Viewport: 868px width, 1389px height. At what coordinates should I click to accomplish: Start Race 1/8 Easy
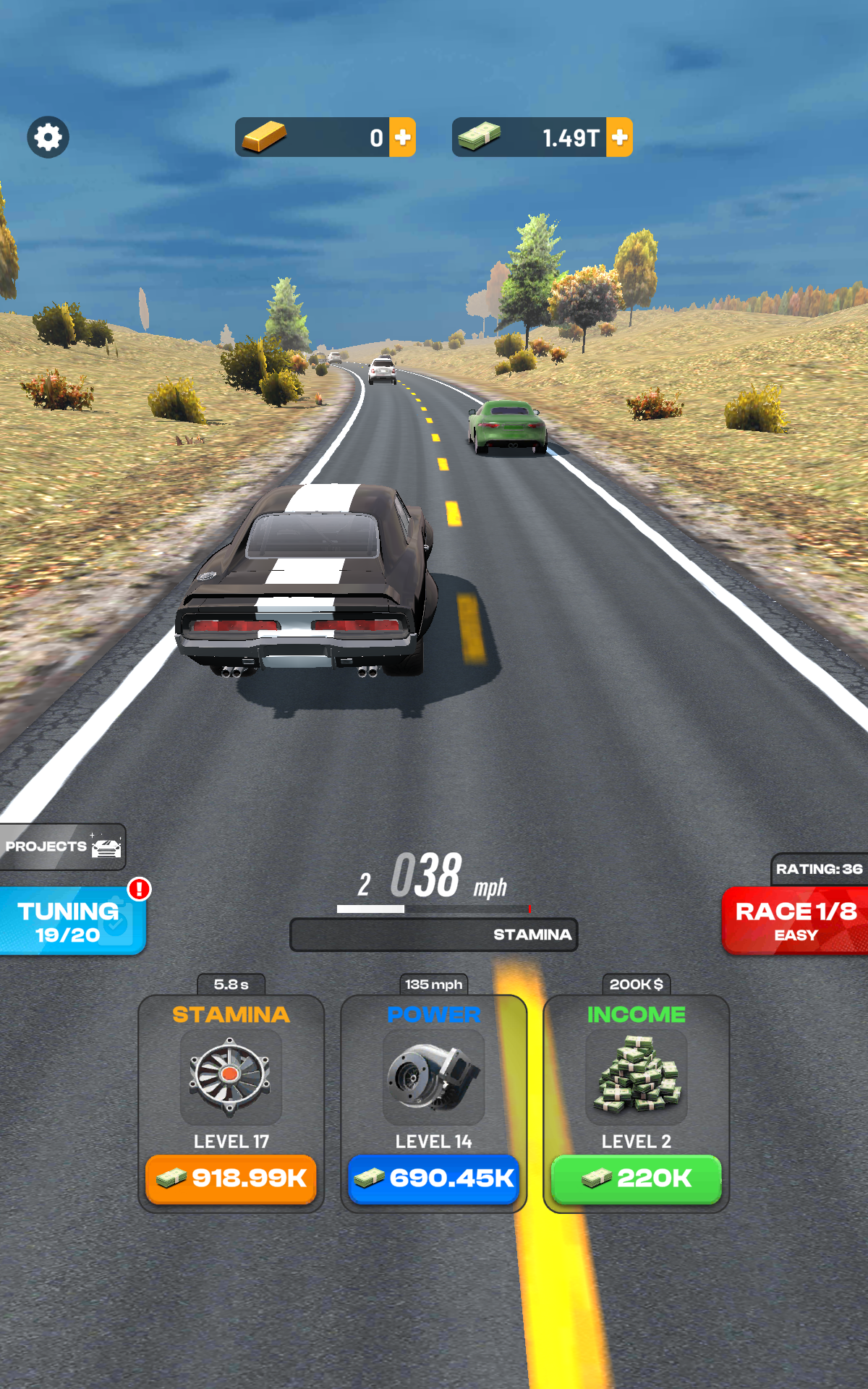pyautogui.click(x=796, y=921)
